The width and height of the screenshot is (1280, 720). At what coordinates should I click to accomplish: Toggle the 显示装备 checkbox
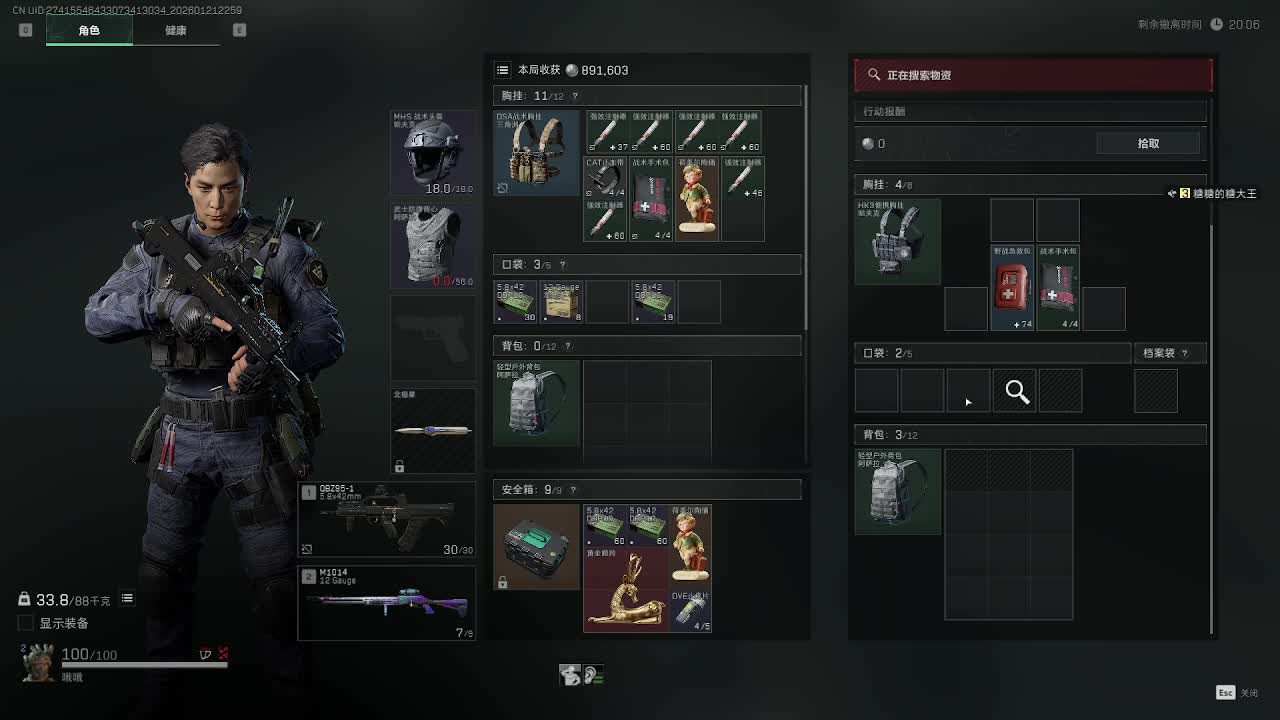[26, 623]
